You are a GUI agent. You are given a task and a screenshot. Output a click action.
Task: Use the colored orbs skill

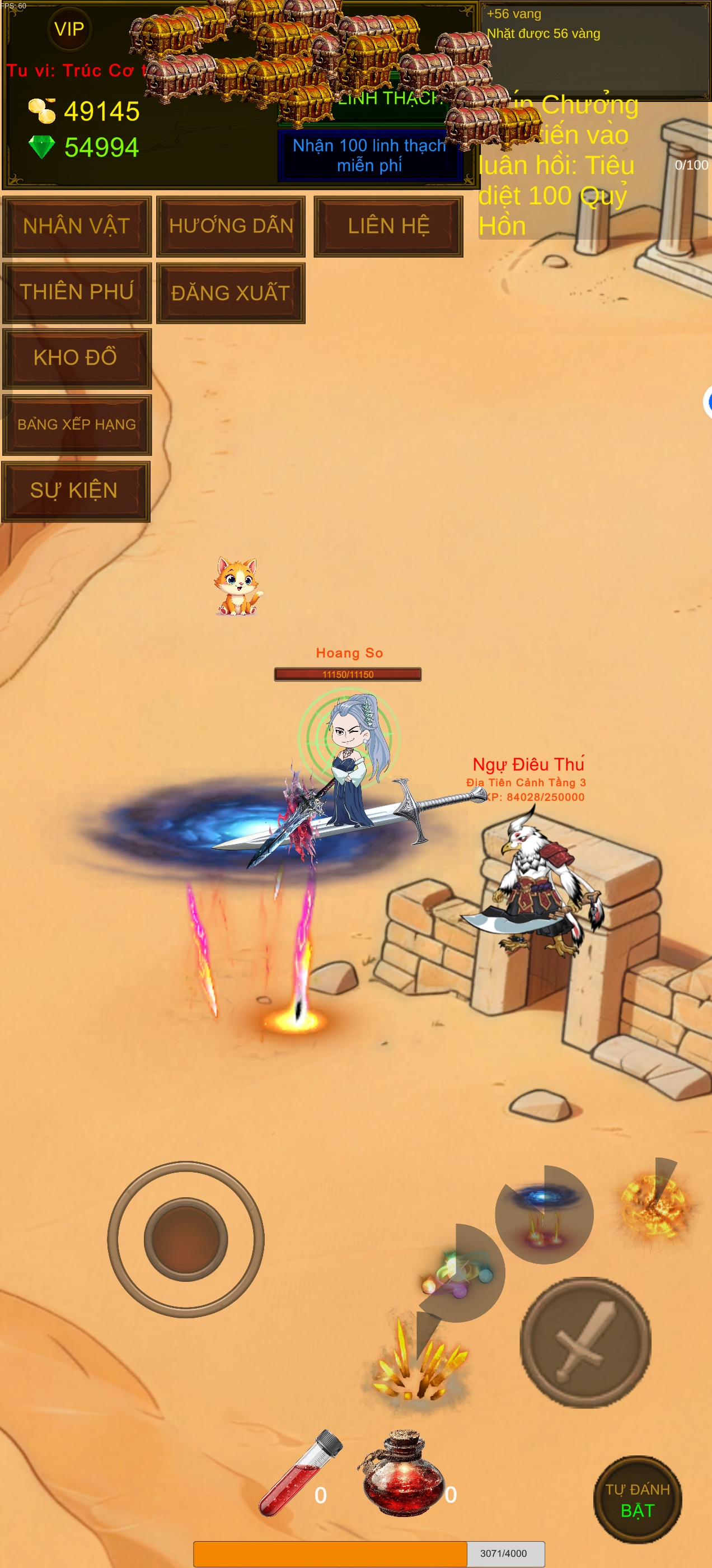(x=456, y=1272)
